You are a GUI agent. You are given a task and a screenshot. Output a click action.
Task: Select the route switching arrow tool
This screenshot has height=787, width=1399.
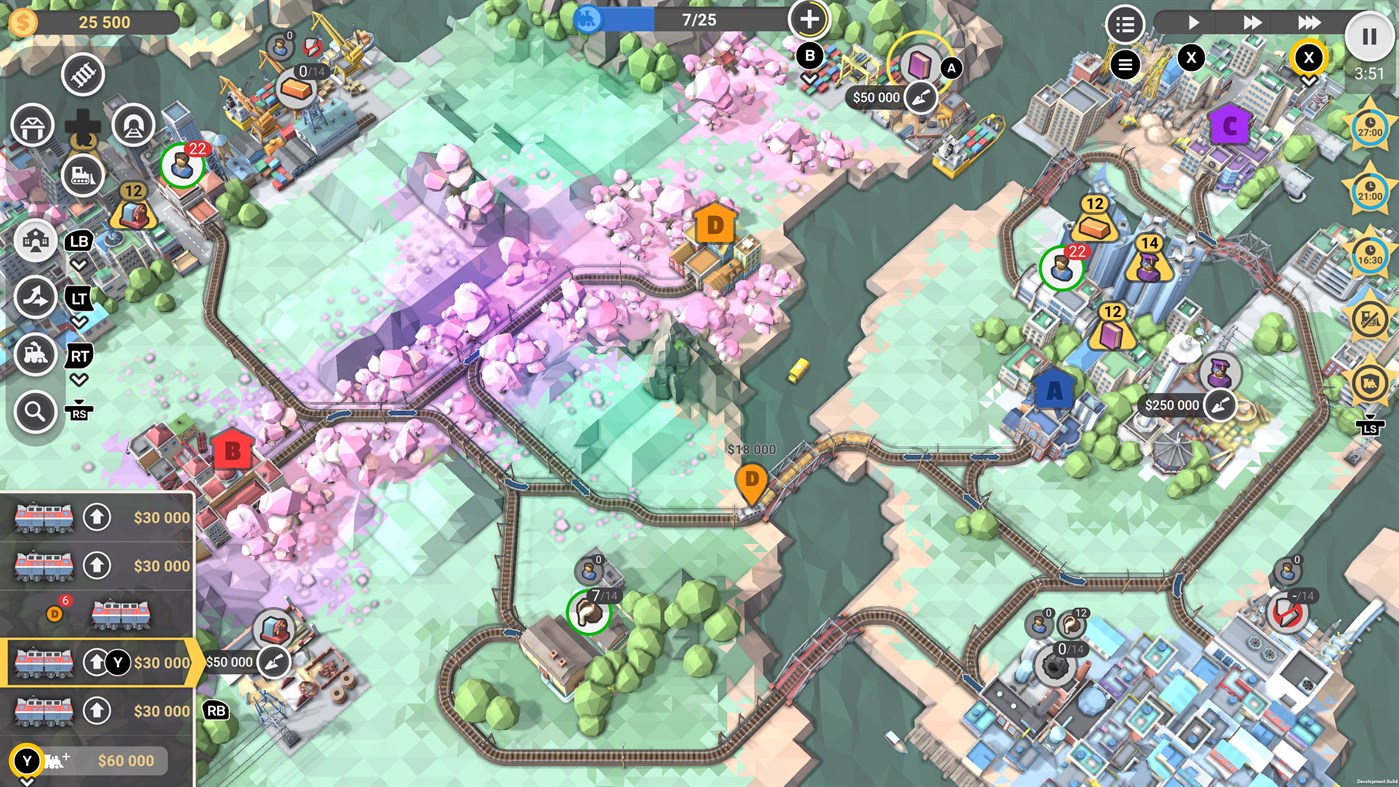coord(35,298)
